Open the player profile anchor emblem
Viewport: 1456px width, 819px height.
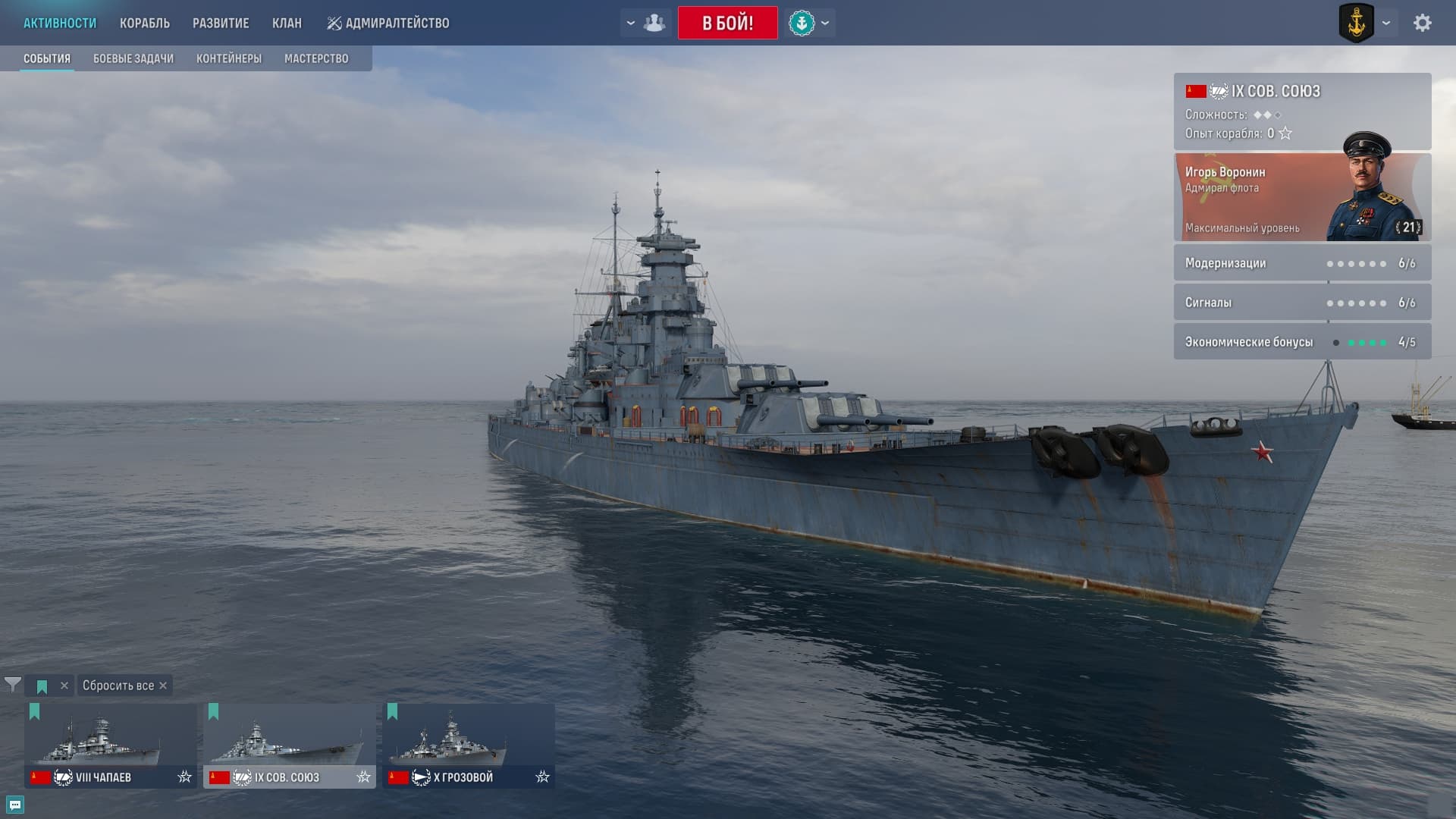pyautogui.click(x=1356, y=23)
